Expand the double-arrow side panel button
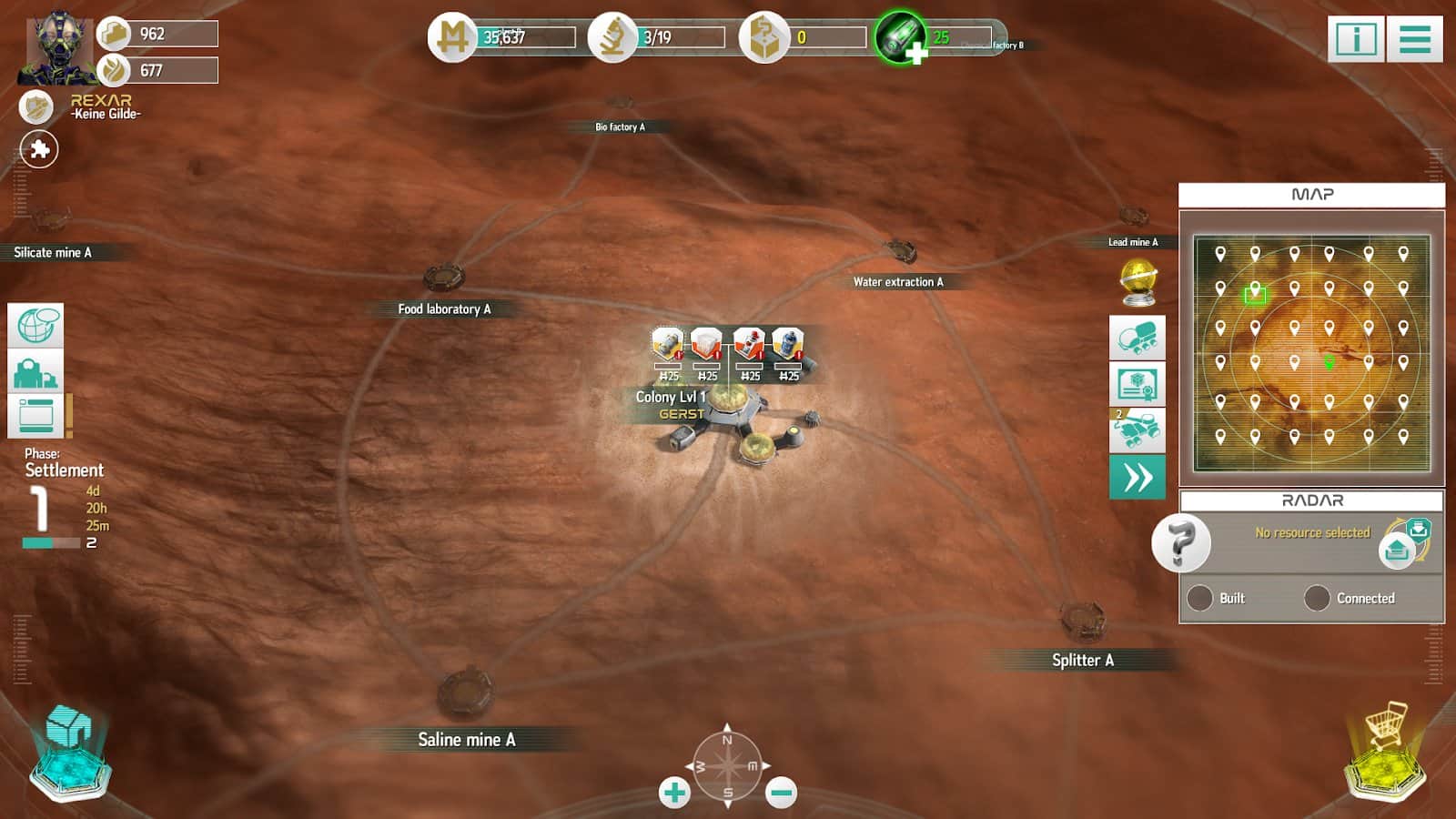This screenshot has height=819, width=1456. (1137, 477)
